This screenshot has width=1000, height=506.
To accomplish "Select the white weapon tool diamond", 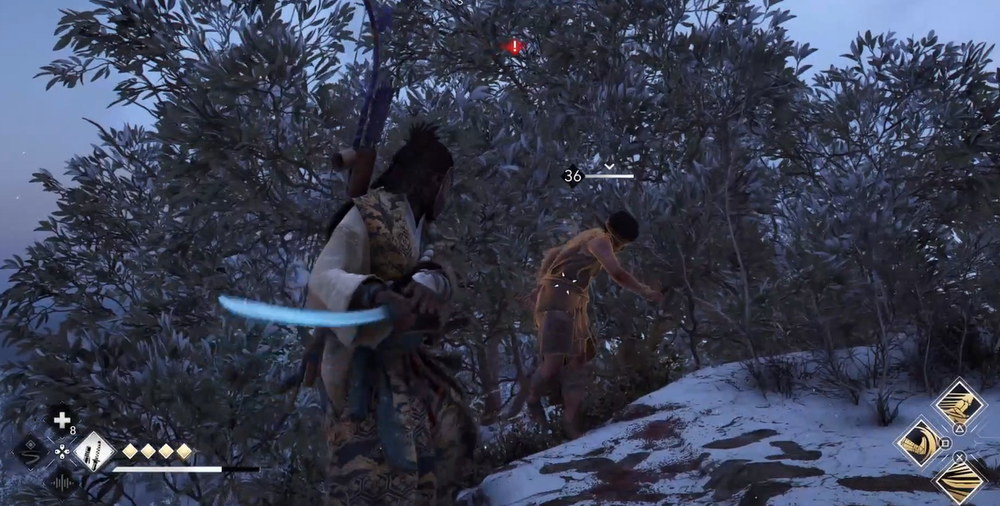I will (x=92, y=451).
